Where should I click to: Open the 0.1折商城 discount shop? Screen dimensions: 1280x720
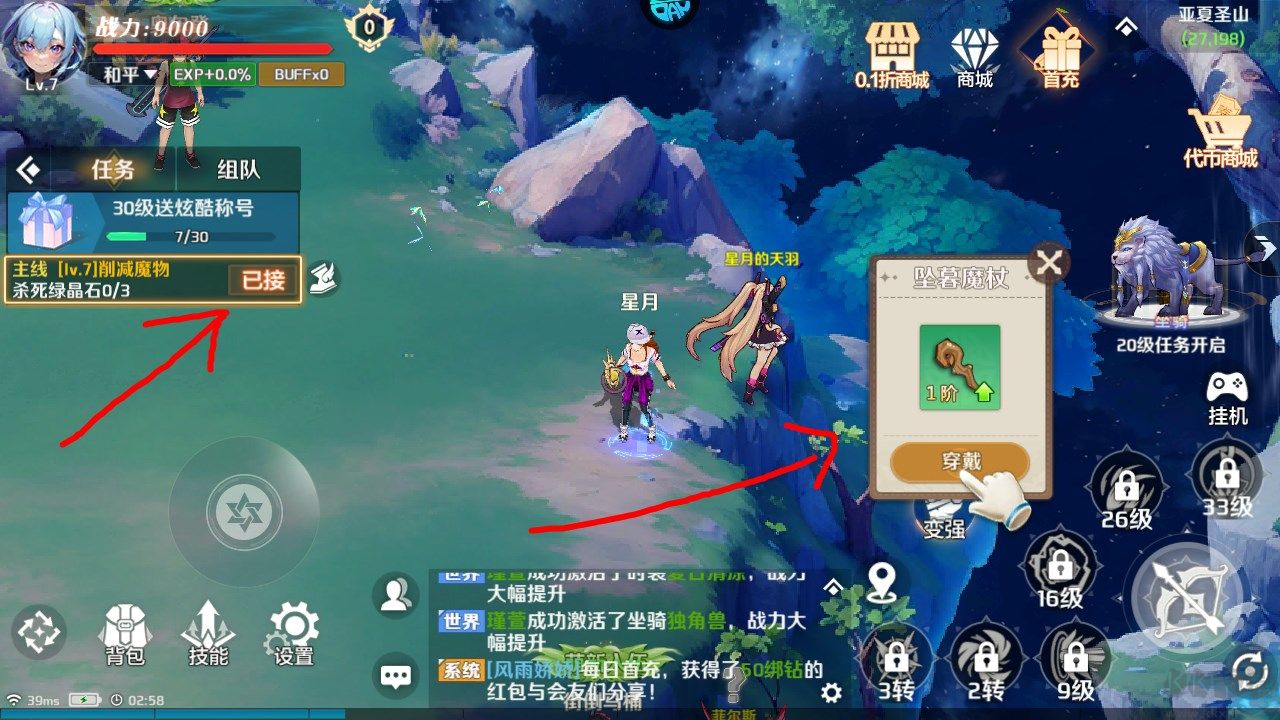(x=893, y=45)
